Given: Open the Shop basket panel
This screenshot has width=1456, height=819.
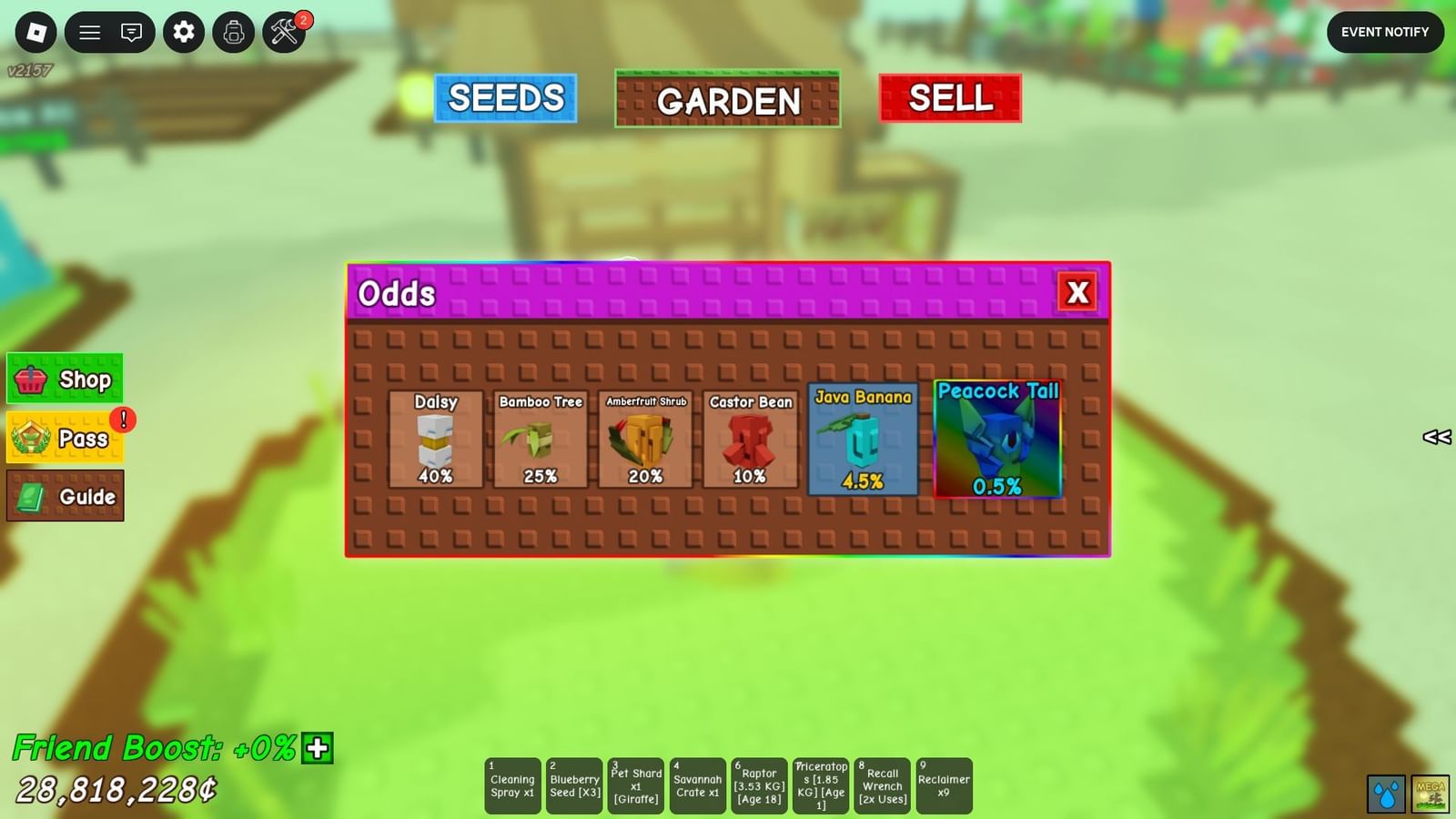Looking at the screenshot, I should coord(64,379).
